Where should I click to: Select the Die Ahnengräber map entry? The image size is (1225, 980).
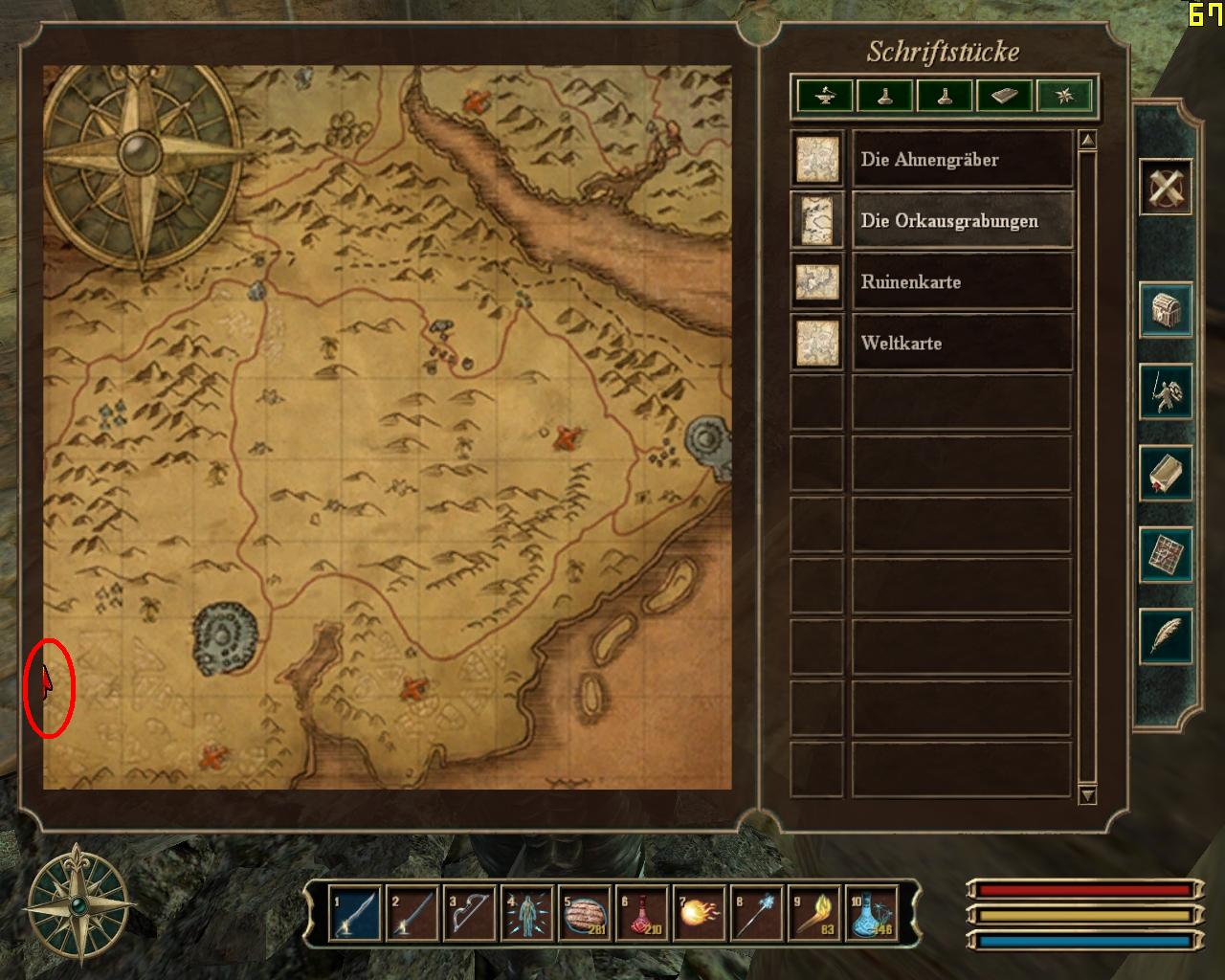tap(961, 160)
